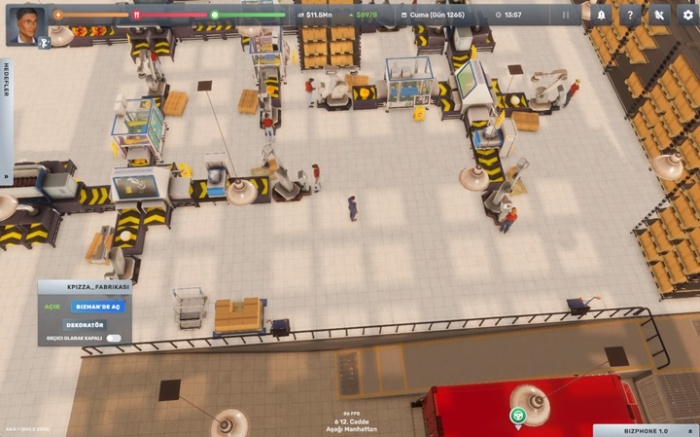This screenshot has height=437, width=700.
Task: Open the notifications bell icon
Action: pyautogui.click(x=602, y=15)
